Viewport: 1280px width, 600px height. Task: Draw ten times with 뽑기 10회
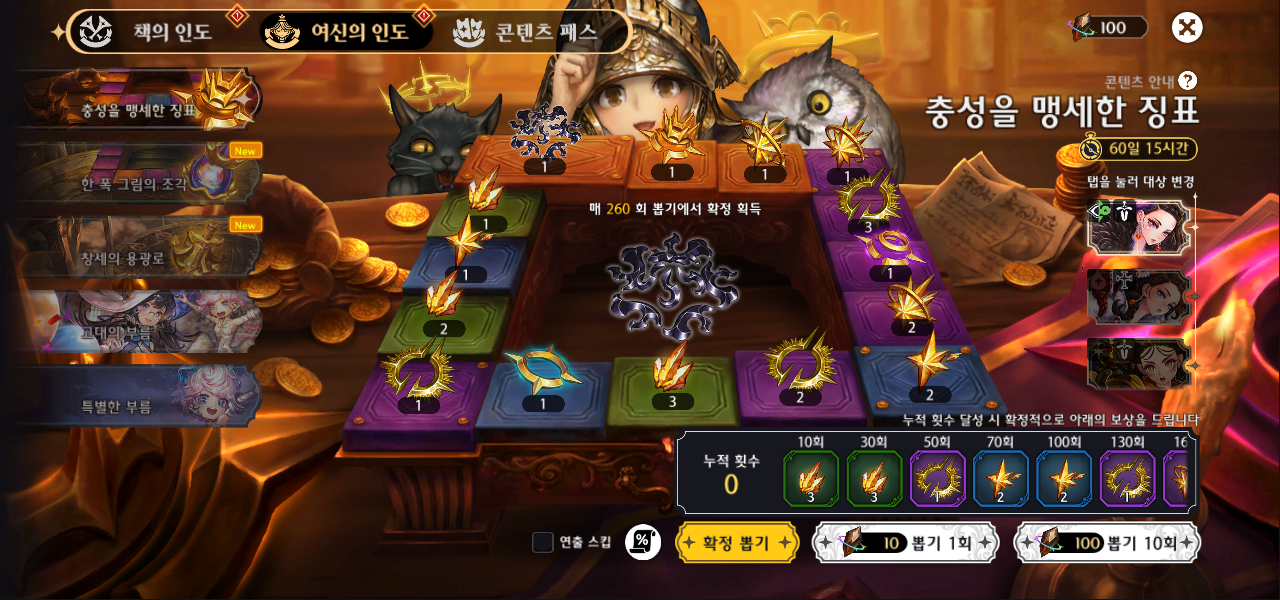(1106, 542)
